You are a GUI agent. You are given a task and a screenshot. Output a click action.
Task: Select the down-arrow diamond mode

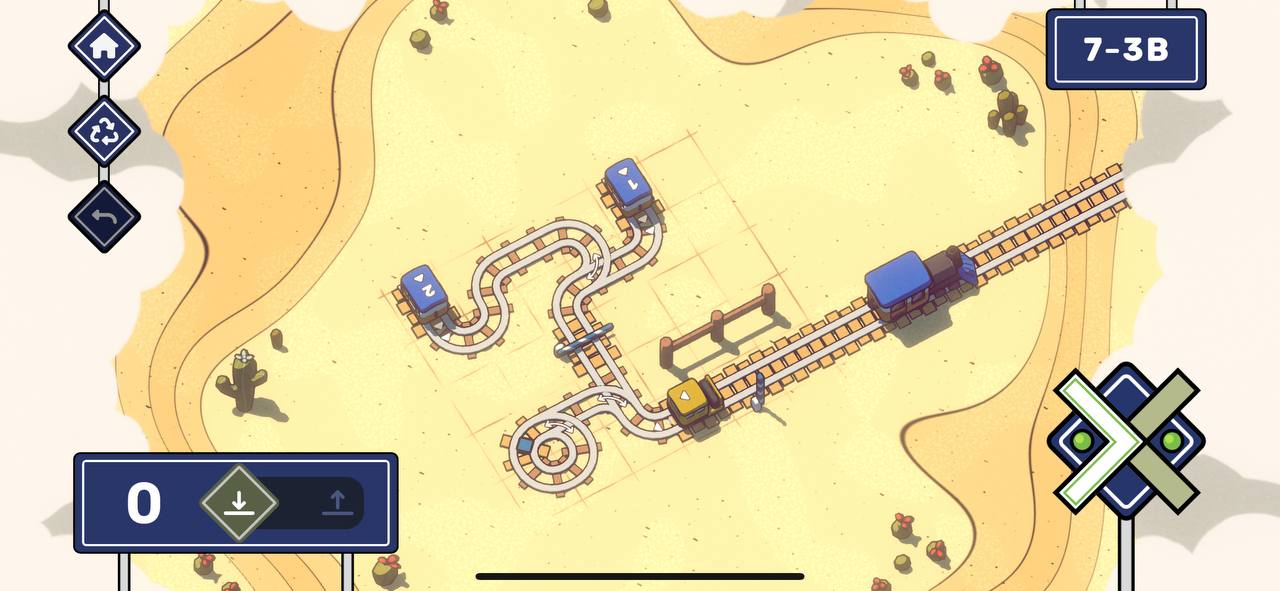[x=238, y=503]
